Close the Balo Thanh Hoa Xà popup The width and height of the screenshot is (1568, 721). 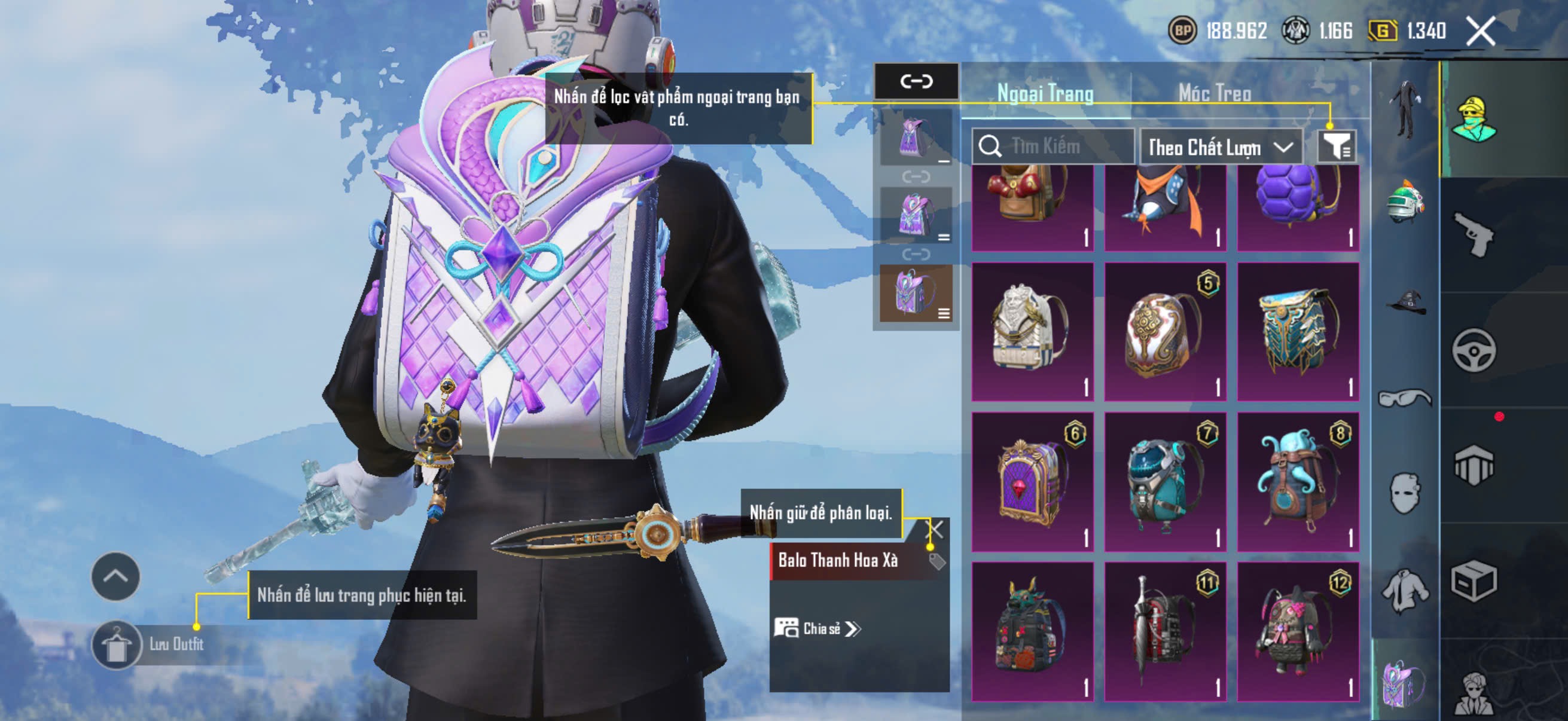pyautogui.click(x=934, y=529)
